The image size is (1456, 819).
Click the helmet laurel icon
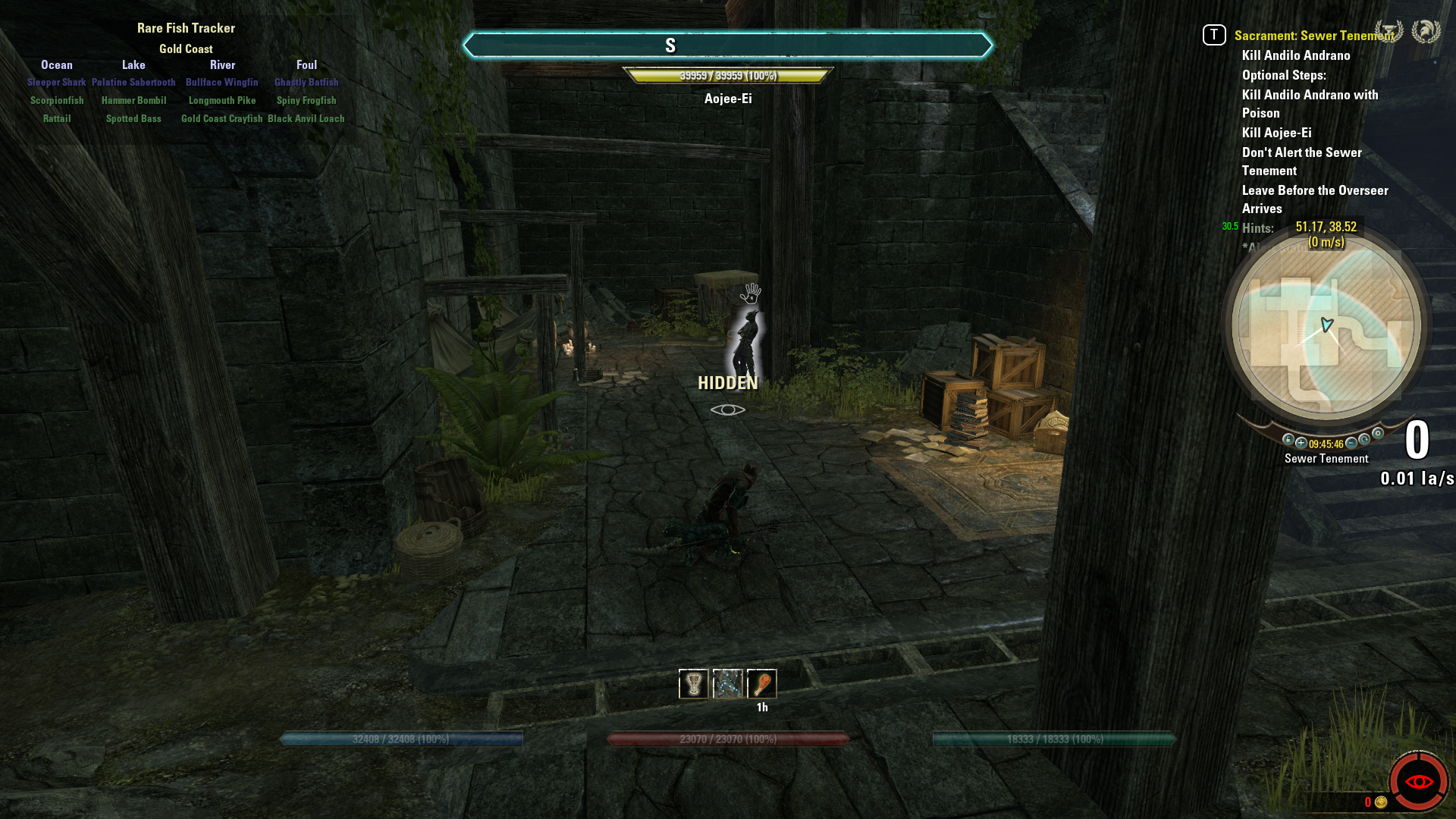(1426, 32)
